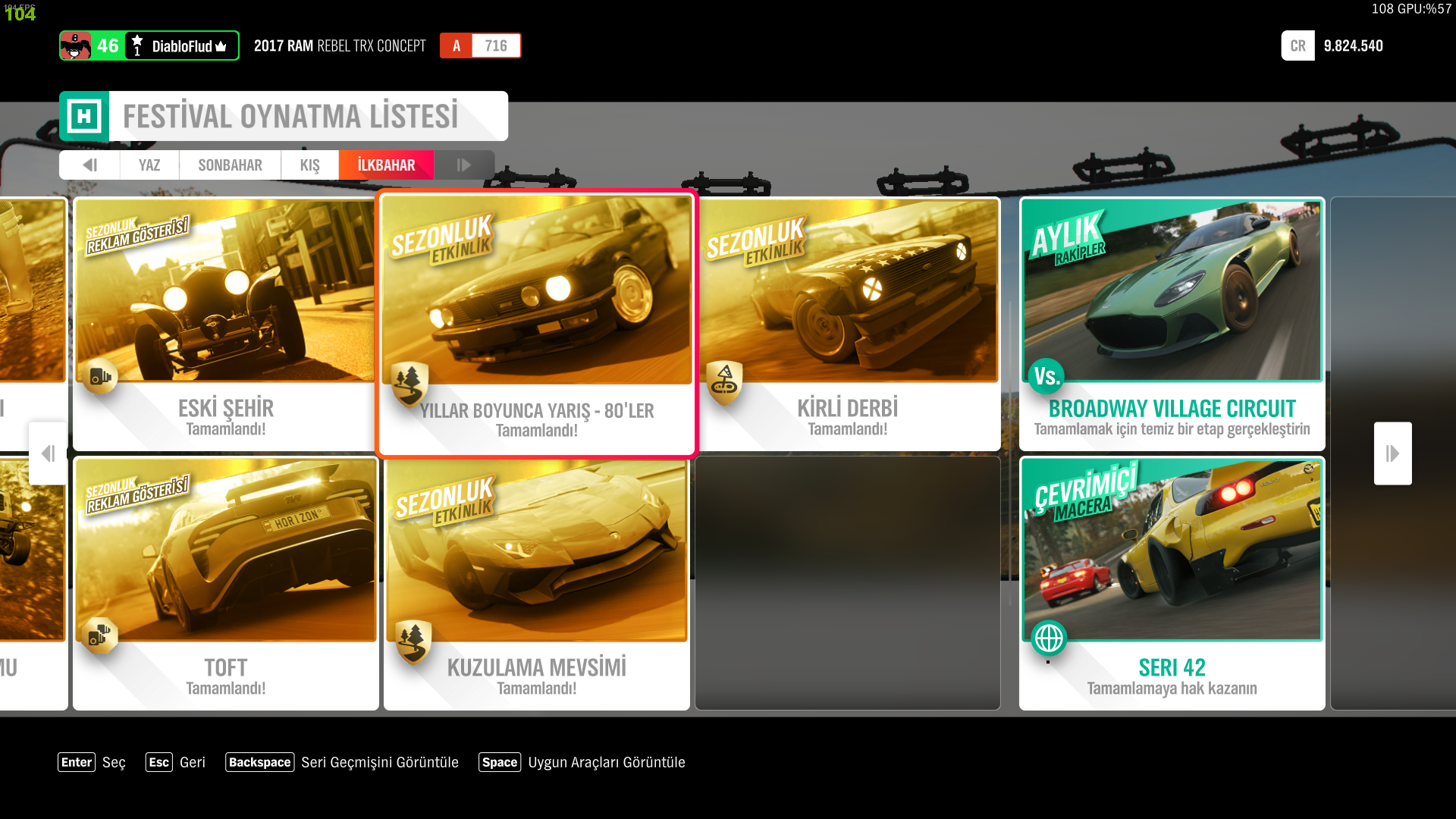The width and height of the screenshot is (1456, 819).
Task: Click the previous season arrow tab
Action: tap(89, 165)
